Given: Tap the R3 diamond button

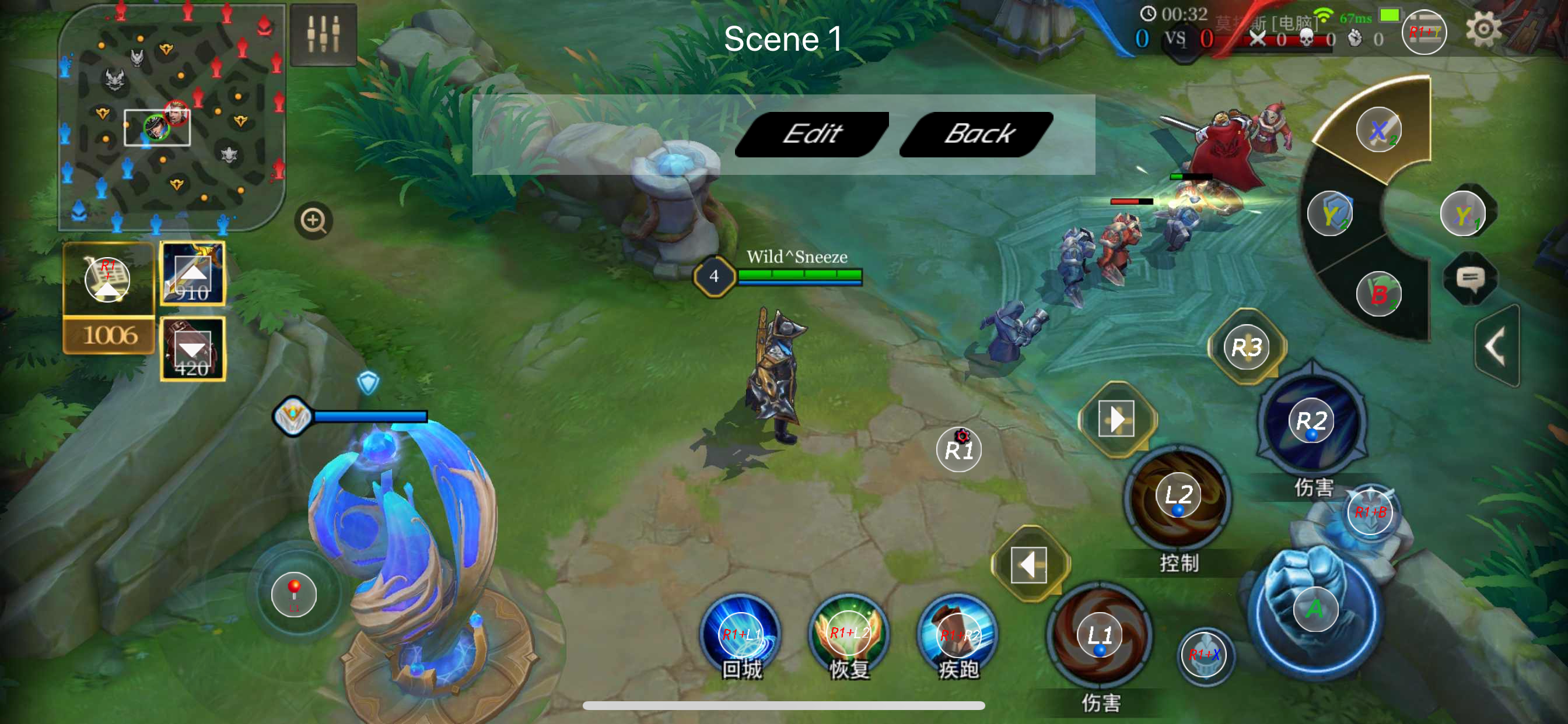Looking at the screenshot, I should point(1247,348).
